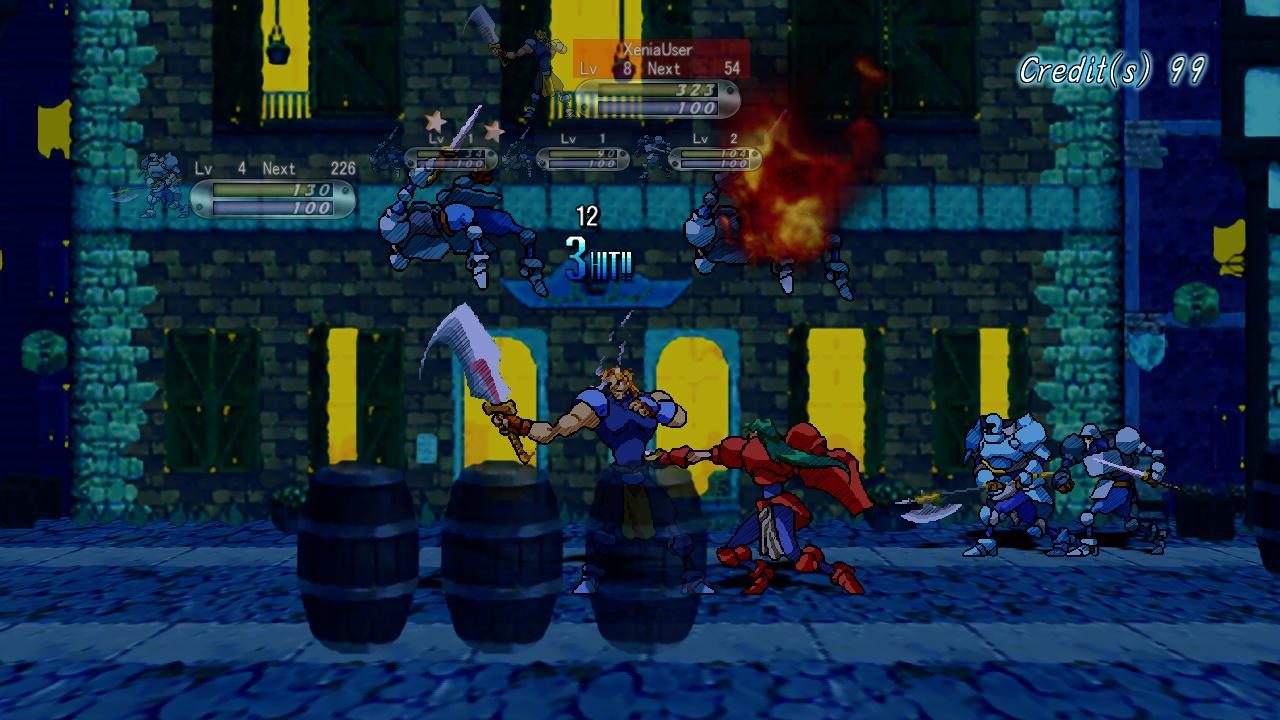The width and height of the screenshot is (1280, 720).
Task: Click the XeniaUser name banner
Action: point(660,49)
